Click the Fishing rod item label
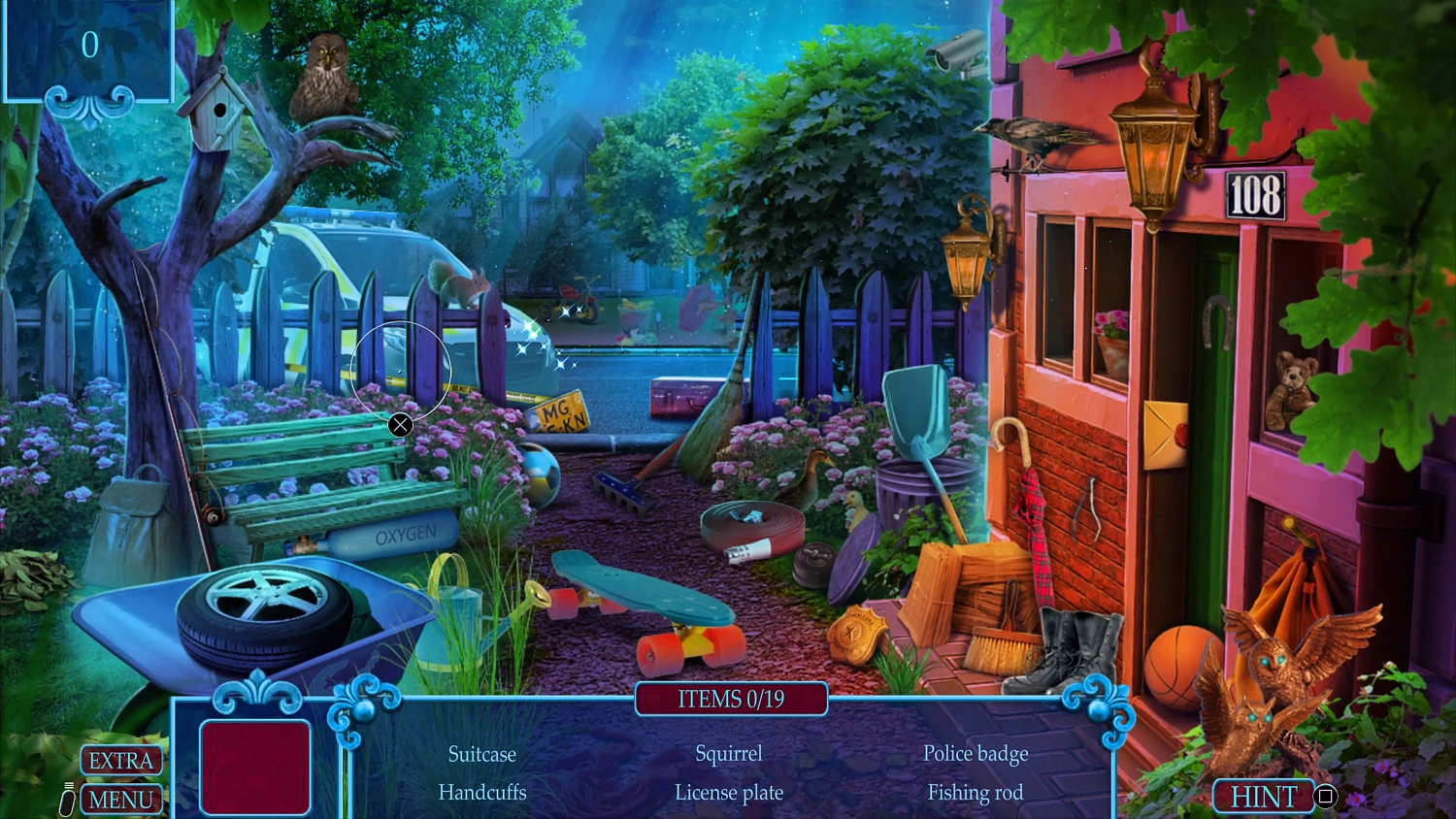The height and width of the screenshot is (819, 1456). pyautogui.click(x=975, y=792)
